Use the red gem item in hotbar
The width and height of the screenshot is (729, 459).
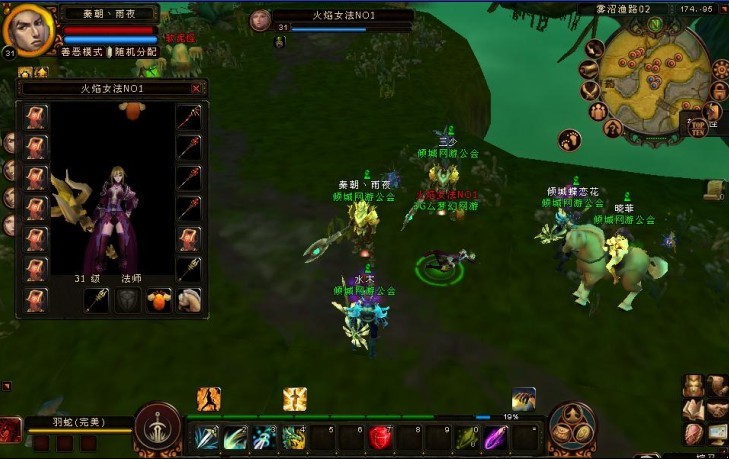click(380, 437)
